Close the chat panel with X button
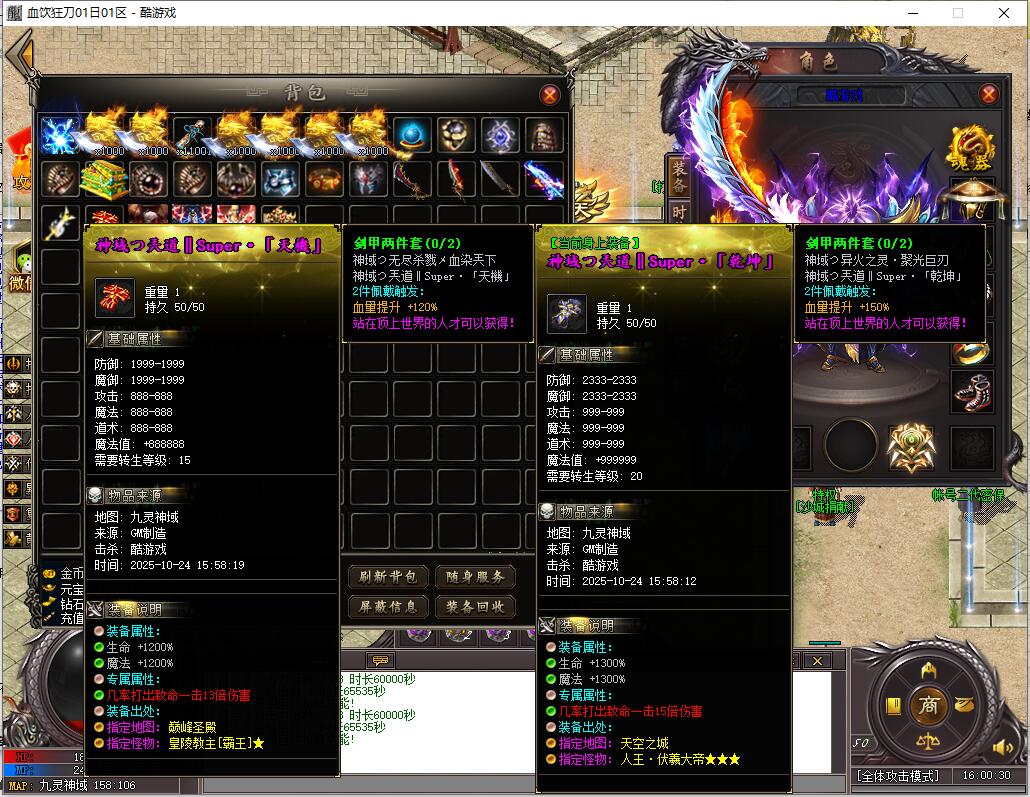 [819, 661]
